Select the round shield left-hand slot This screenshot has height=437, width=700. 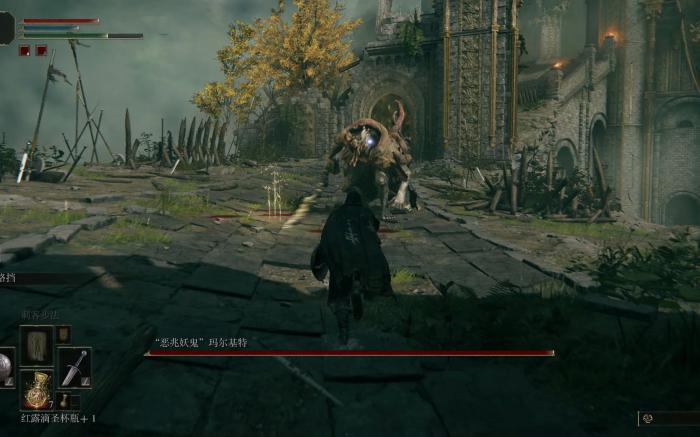point(6,367)
